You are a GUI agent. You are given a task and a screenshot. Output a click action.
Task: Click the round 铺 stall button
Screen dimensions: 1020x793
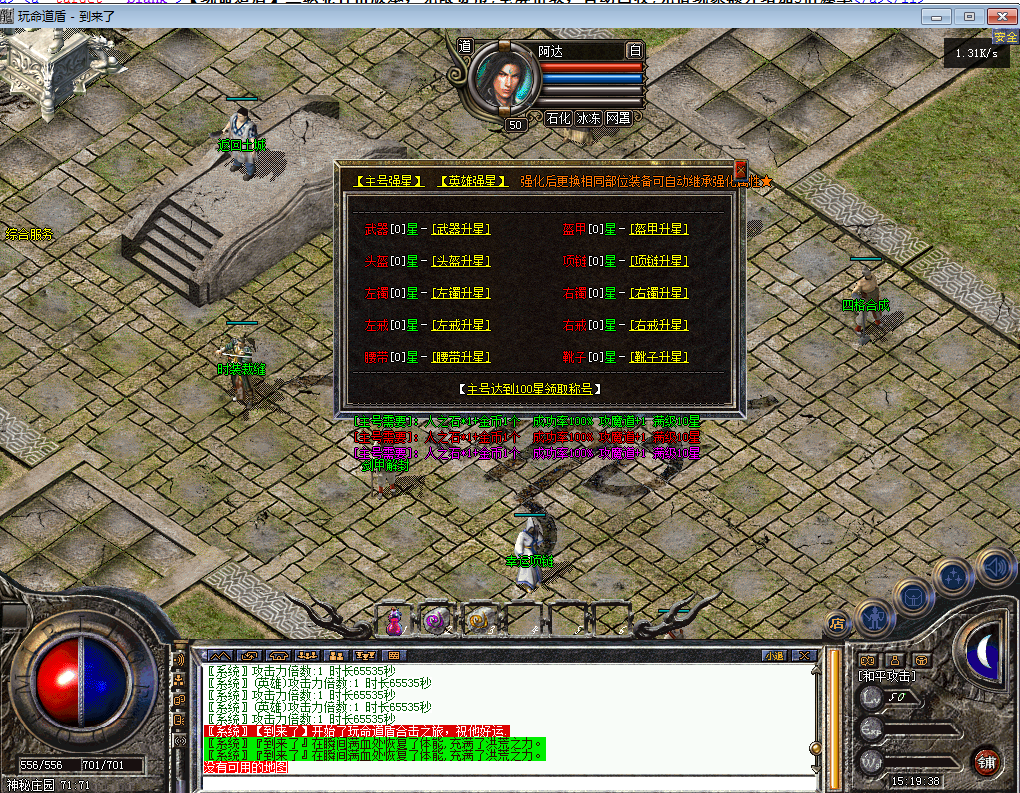click(x=987, y=760)
